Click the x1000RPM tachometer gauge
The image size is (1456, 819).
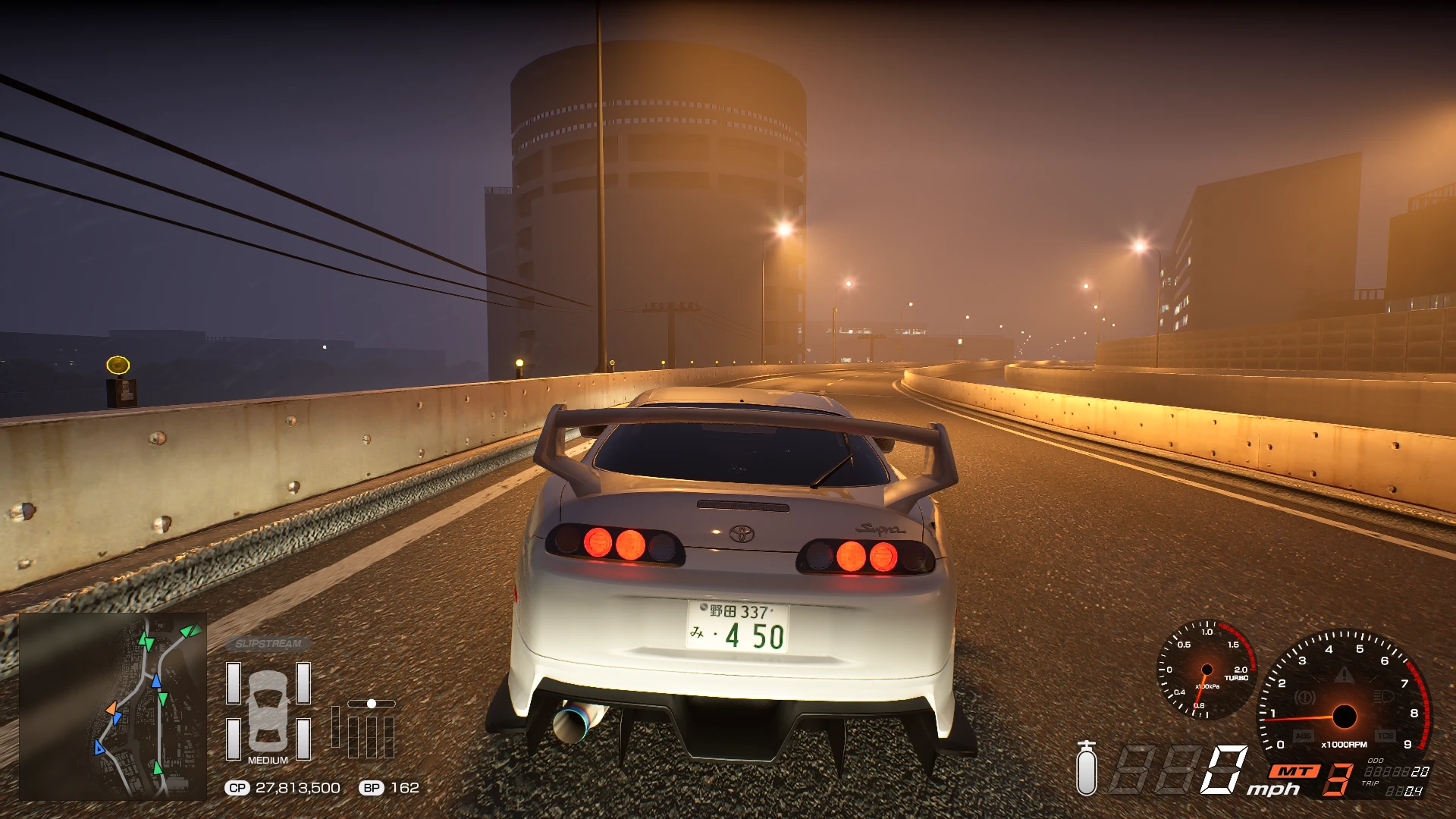(x=1345, y=717)
